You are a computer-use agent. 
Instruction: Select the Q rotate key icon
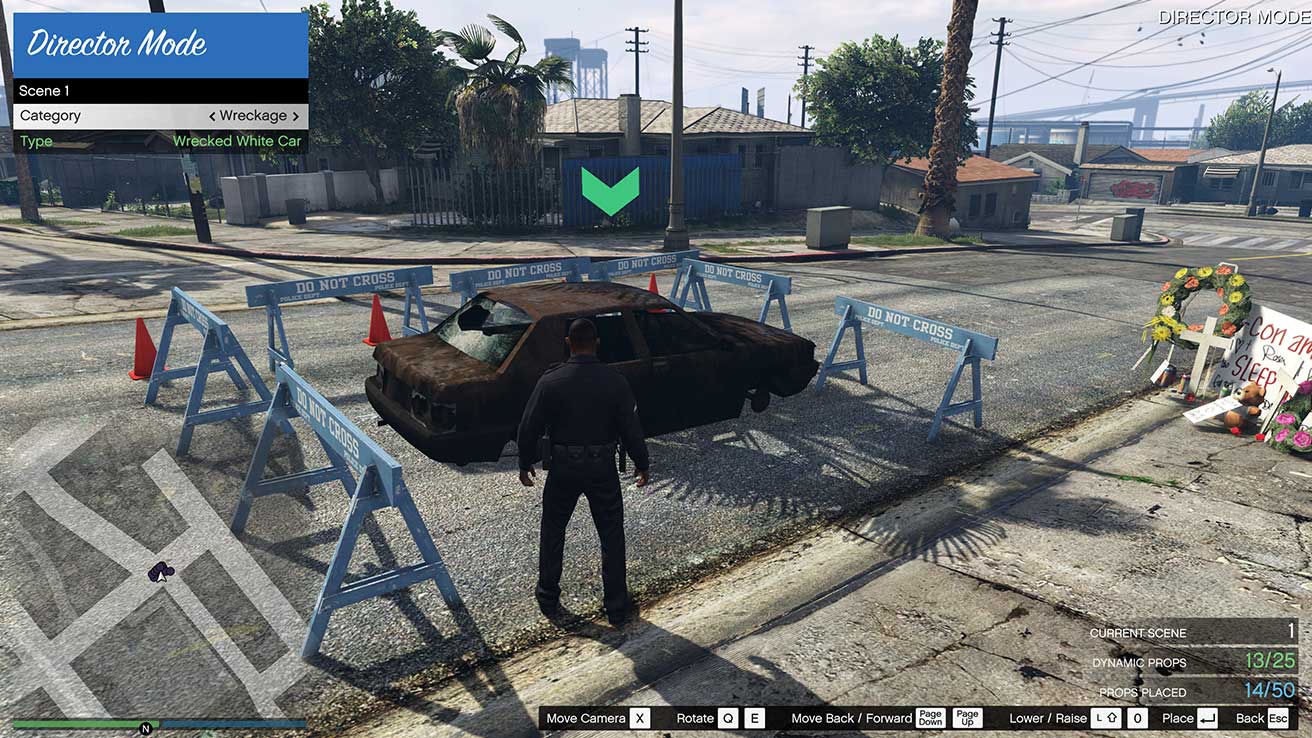click(726, 717)
